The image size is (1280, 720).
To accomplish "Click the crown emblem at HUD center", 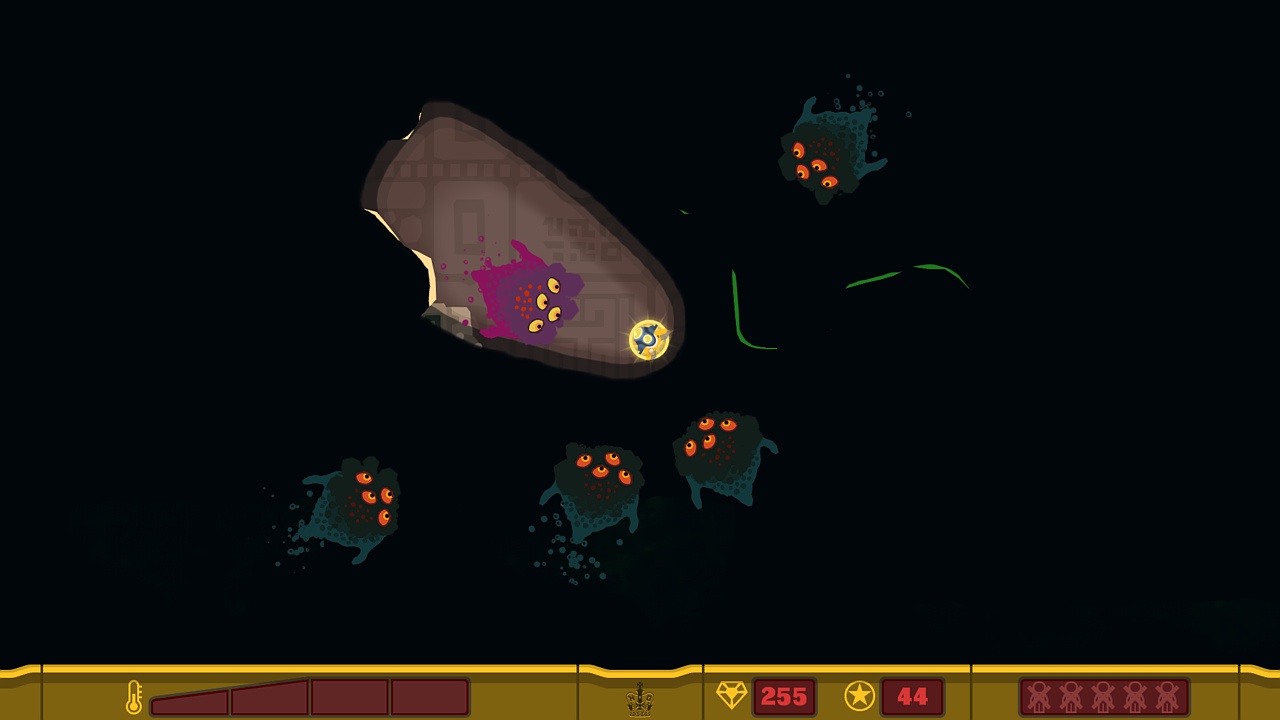I will (640, 698).
